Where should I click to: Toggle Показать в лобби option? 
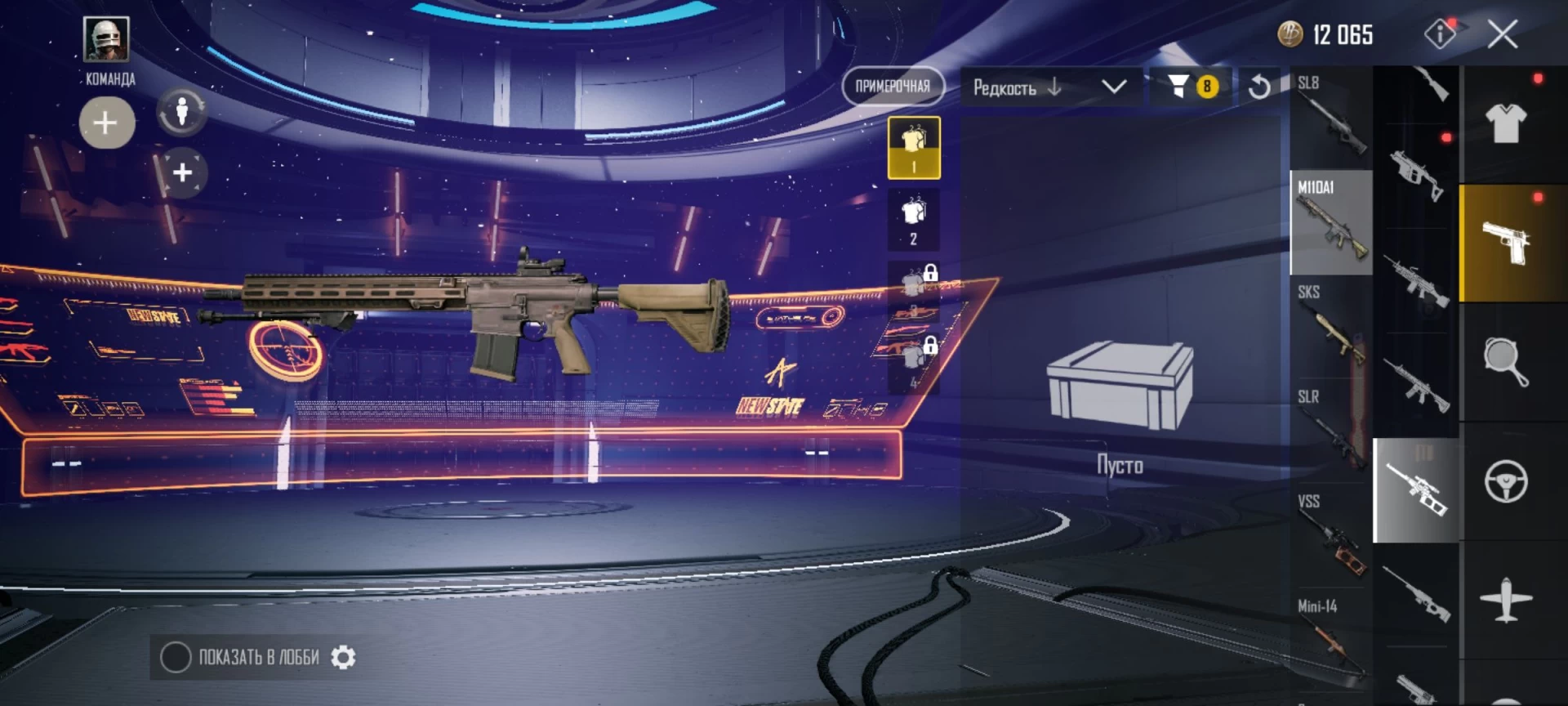click(176, 658)
